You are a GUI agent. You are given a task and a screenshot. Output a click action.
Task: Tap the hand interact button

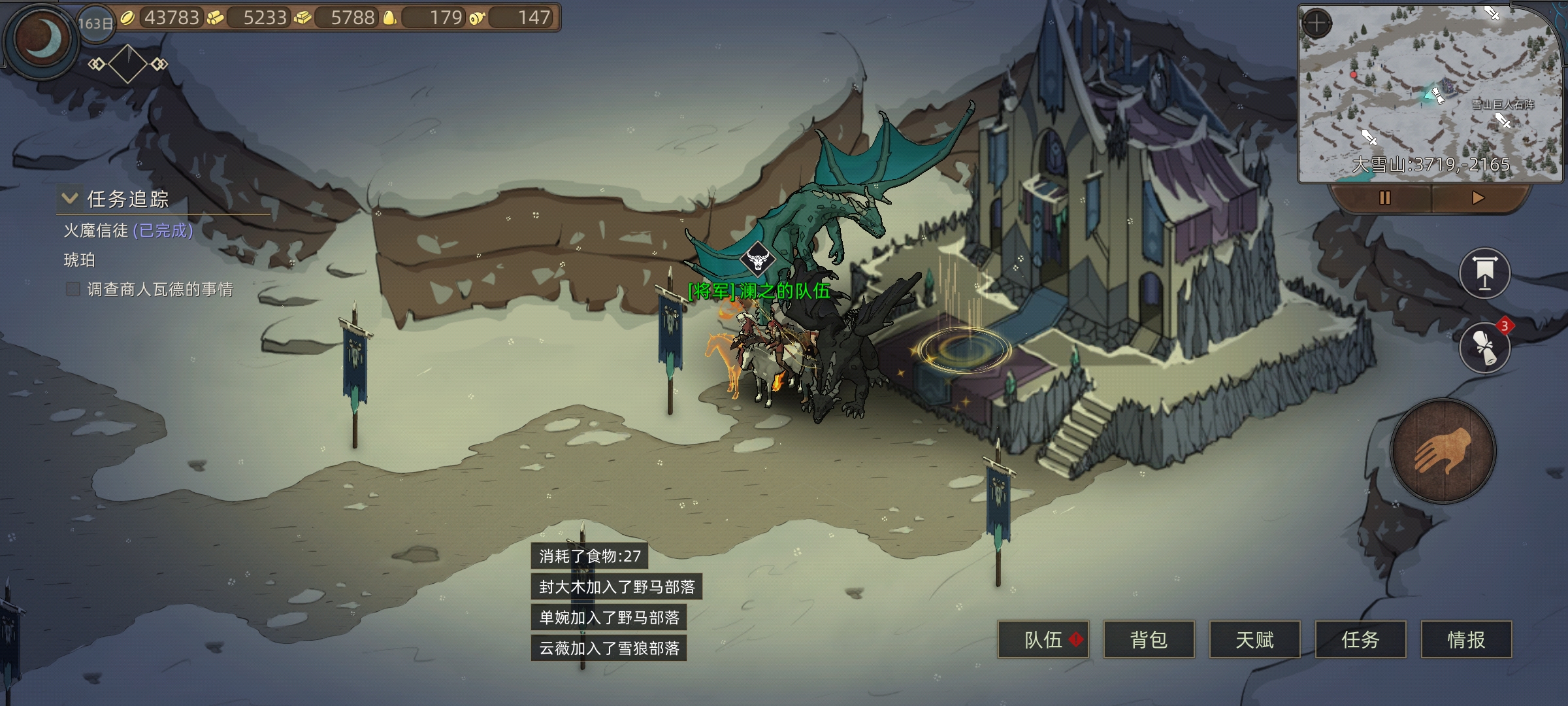point(1443,451)
